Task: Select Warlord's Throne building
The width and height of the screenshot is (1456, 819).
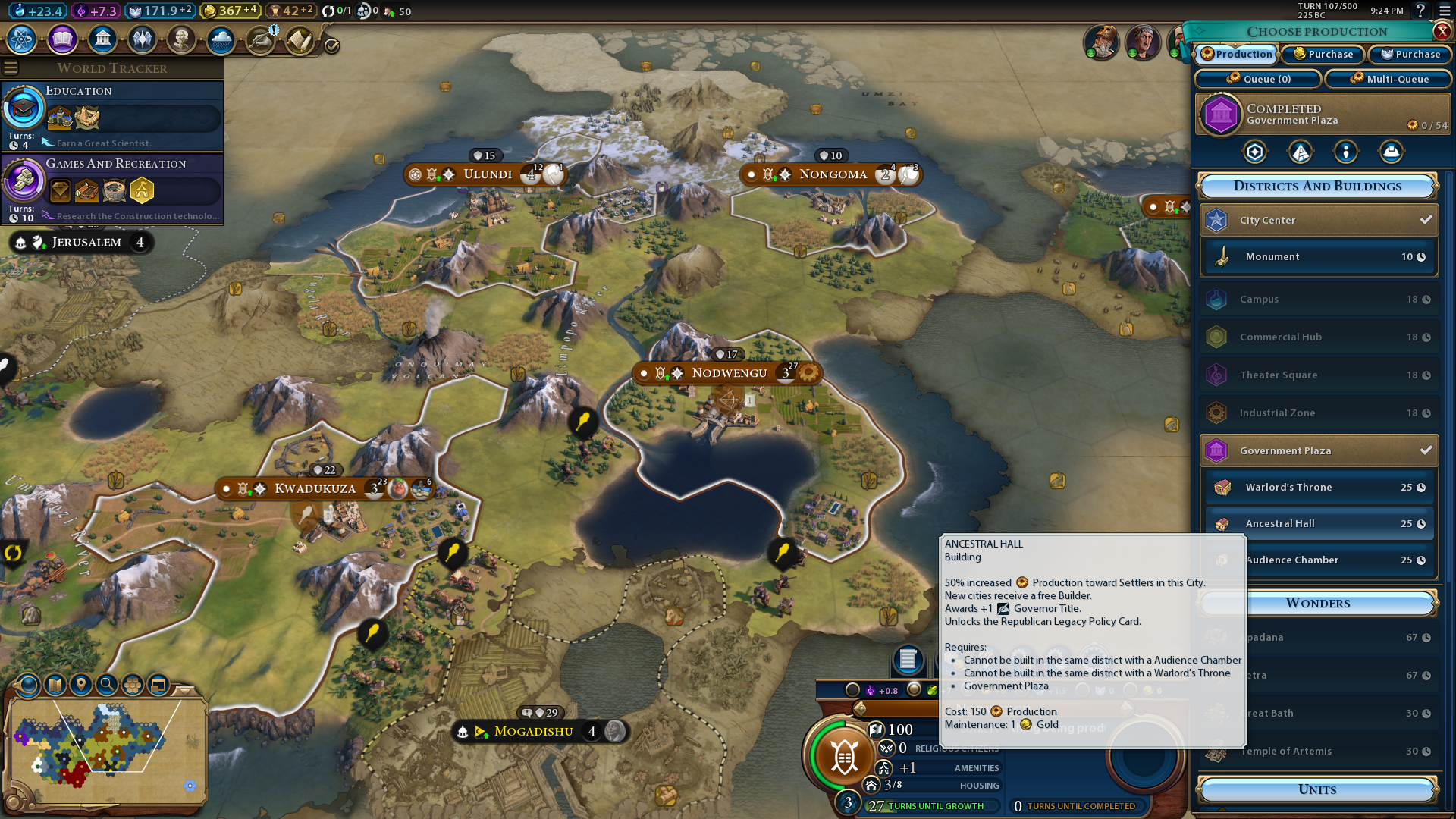Action: (1319, 487)
